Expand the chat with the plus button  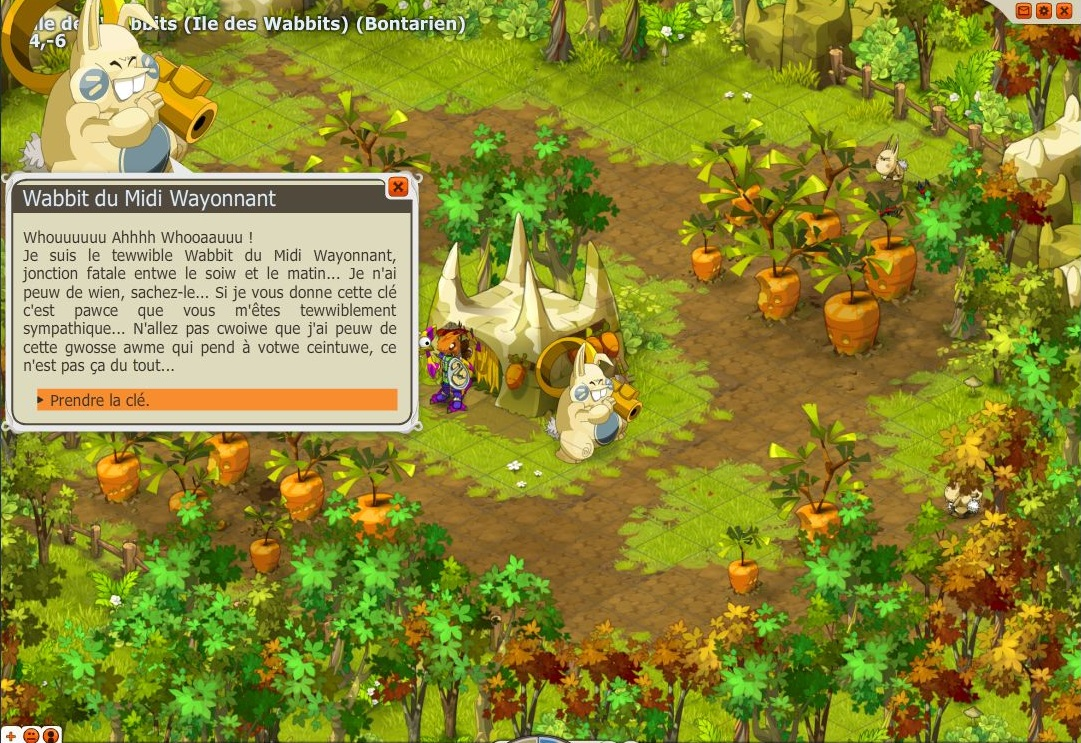click(x=10, y=736)
